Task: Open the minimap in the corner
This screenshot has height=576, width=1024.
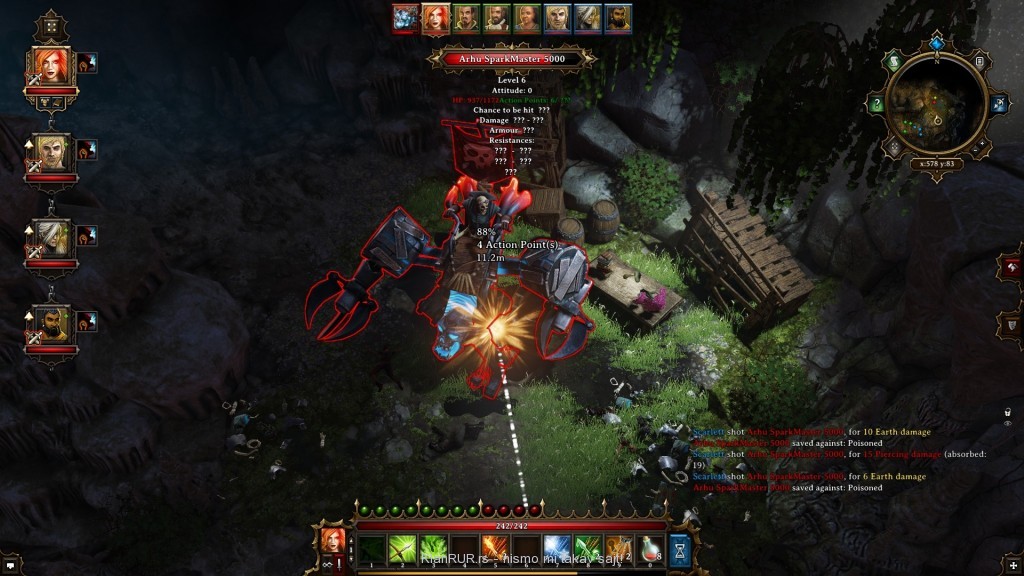Action: 937,108
